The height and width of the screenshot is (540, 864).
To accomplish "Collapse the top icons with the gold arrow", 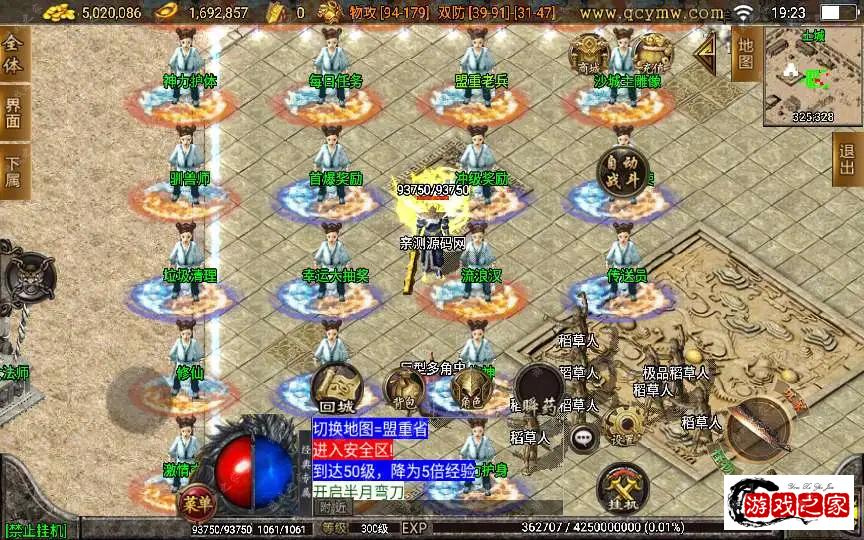I will (708, 49).
